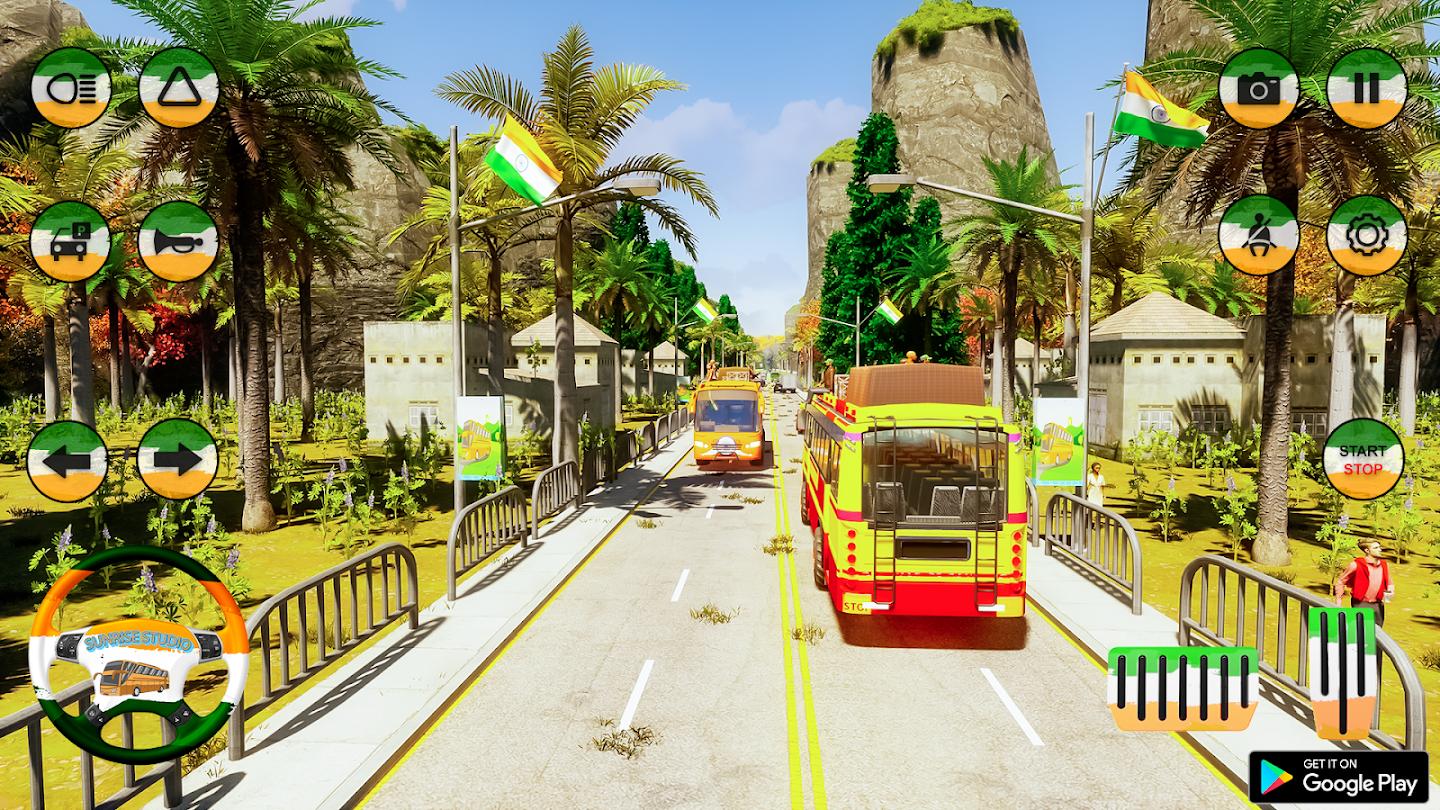Toggle the headlights button
The width and height of the screenshot is (1440, 810).
point(71,87)
